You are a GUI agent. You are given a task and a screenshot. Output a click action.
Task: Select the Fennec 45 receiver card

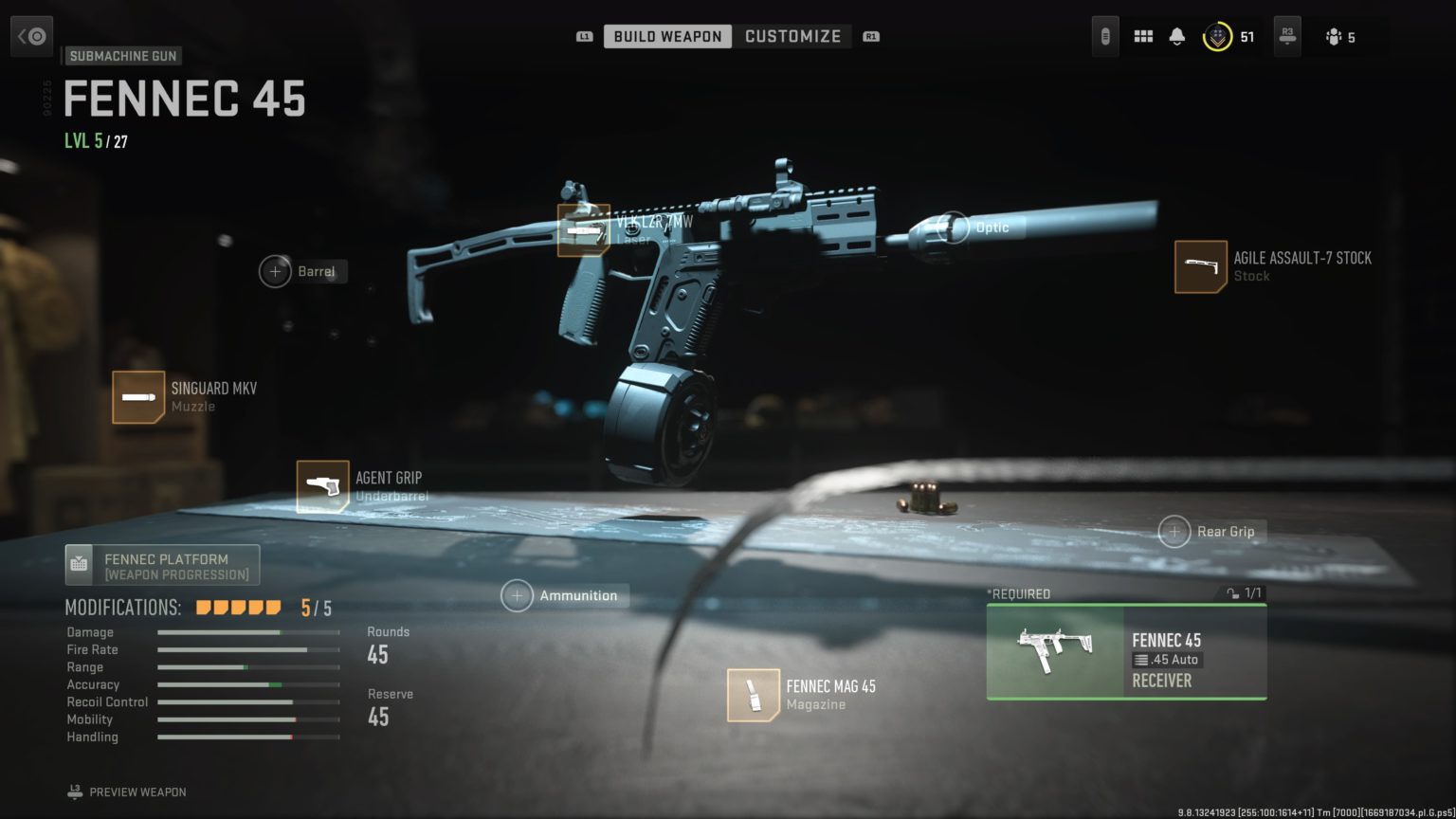click(1126, 652)
